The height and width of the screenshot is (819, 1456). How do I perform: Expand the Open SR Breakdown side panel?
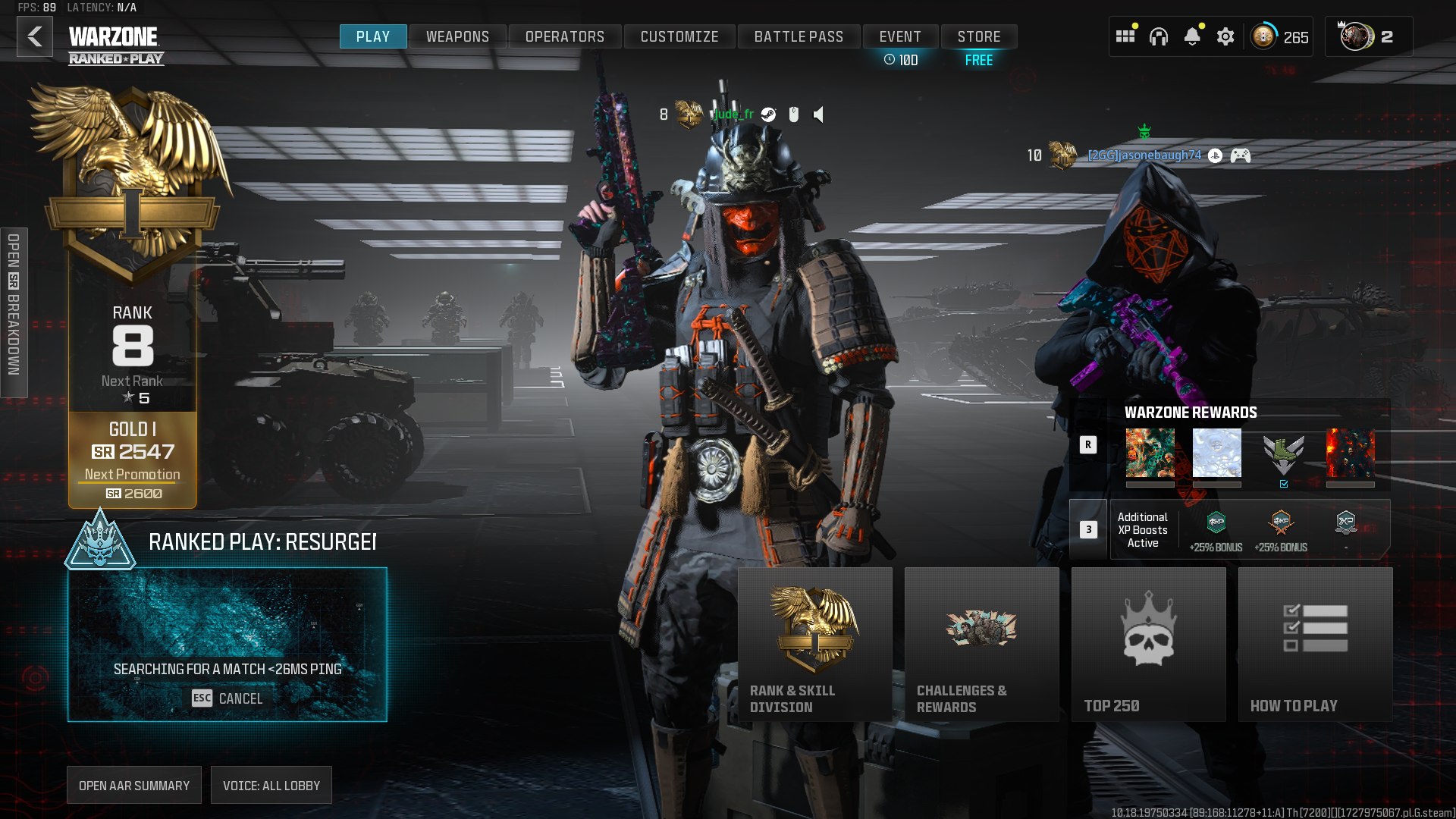pos(14,312)
